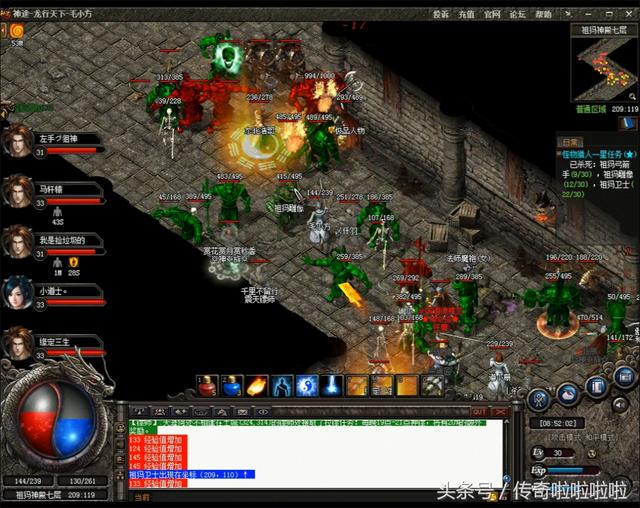Switch to the 日常 daily quest tab

point(570,141)
